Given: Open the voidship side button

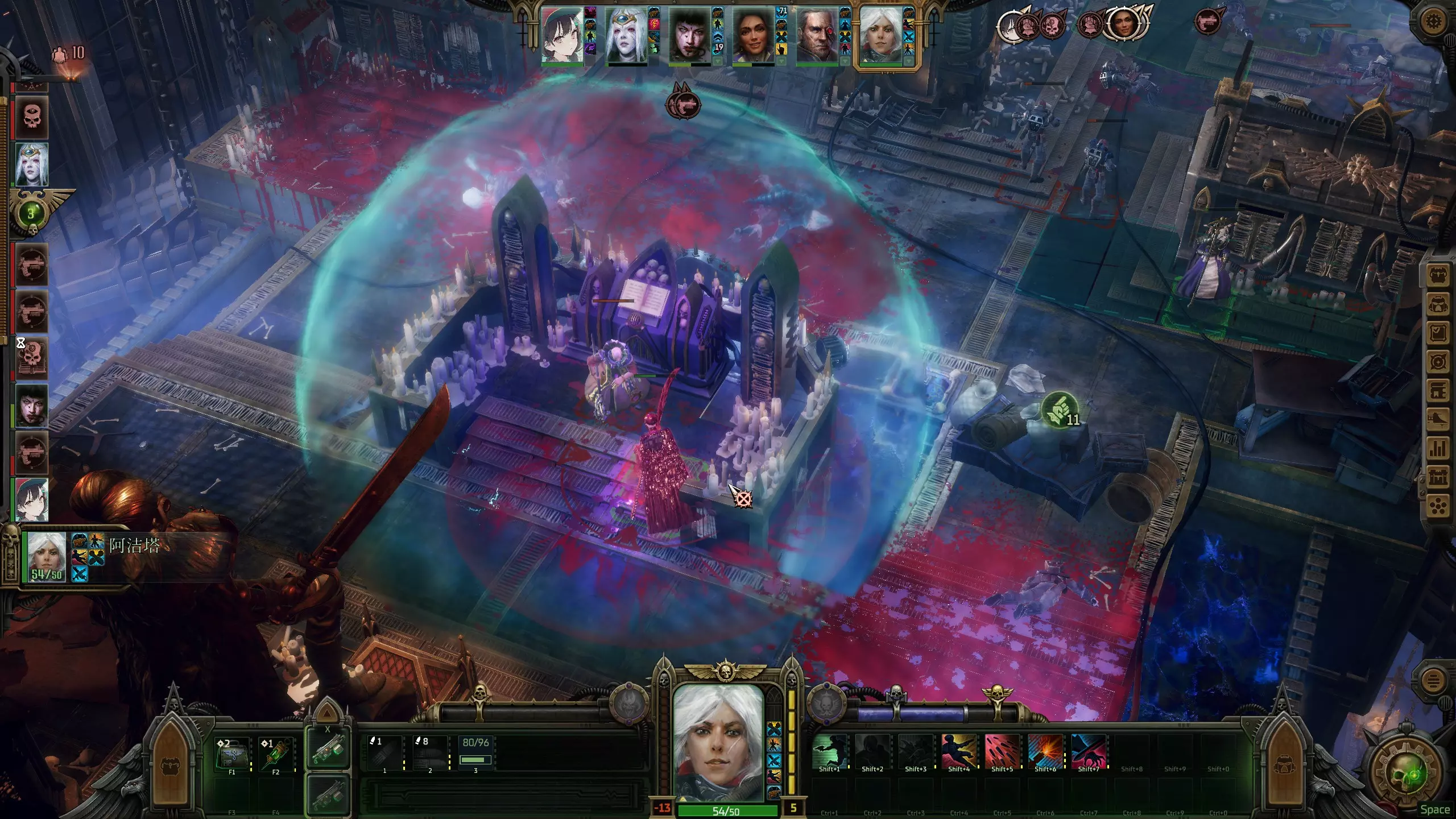Looking at the screenshot, I should click(x=1438, y=419).
